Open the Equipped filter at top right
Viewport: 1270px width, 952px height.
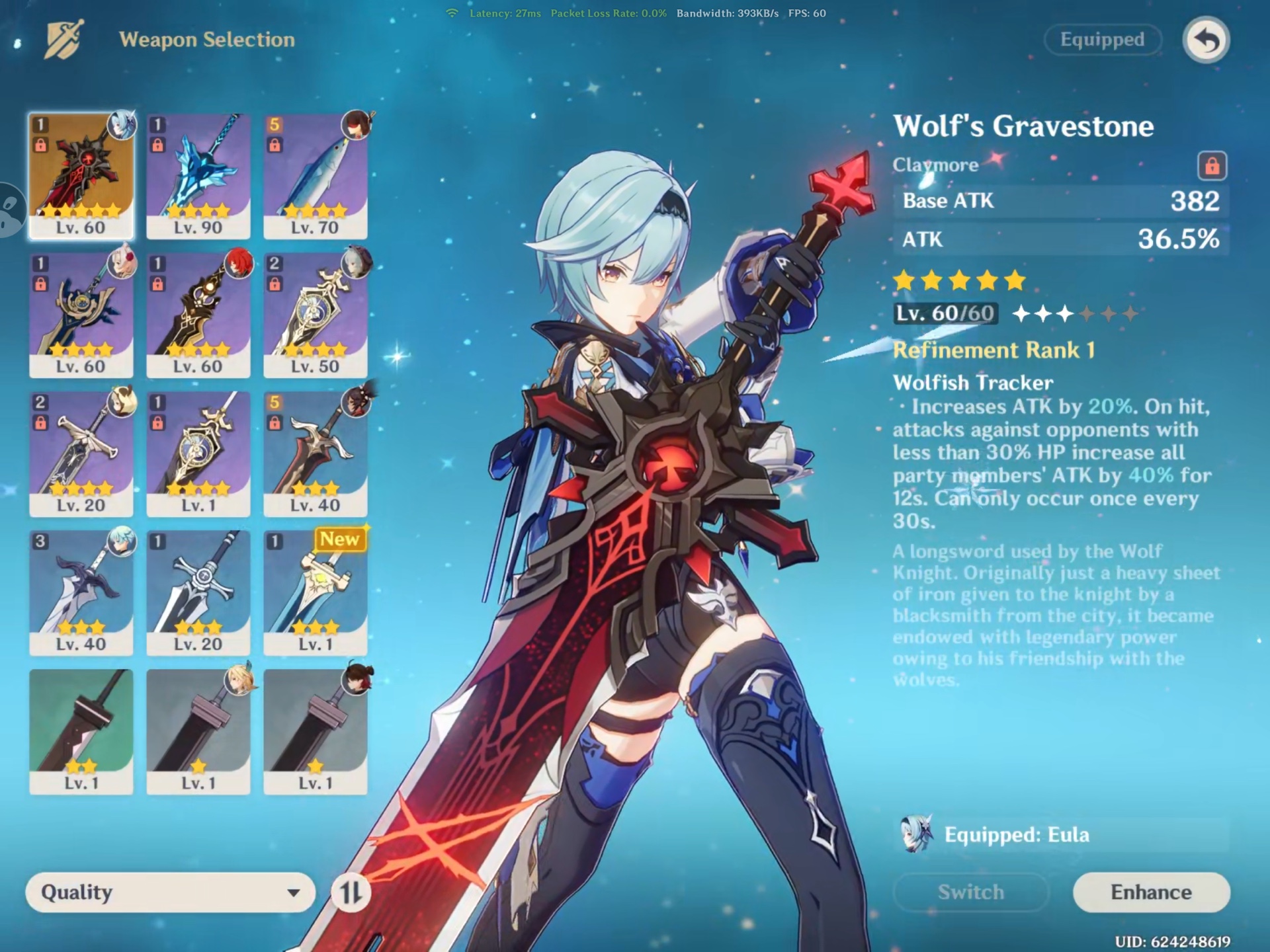coord(1102,40)
